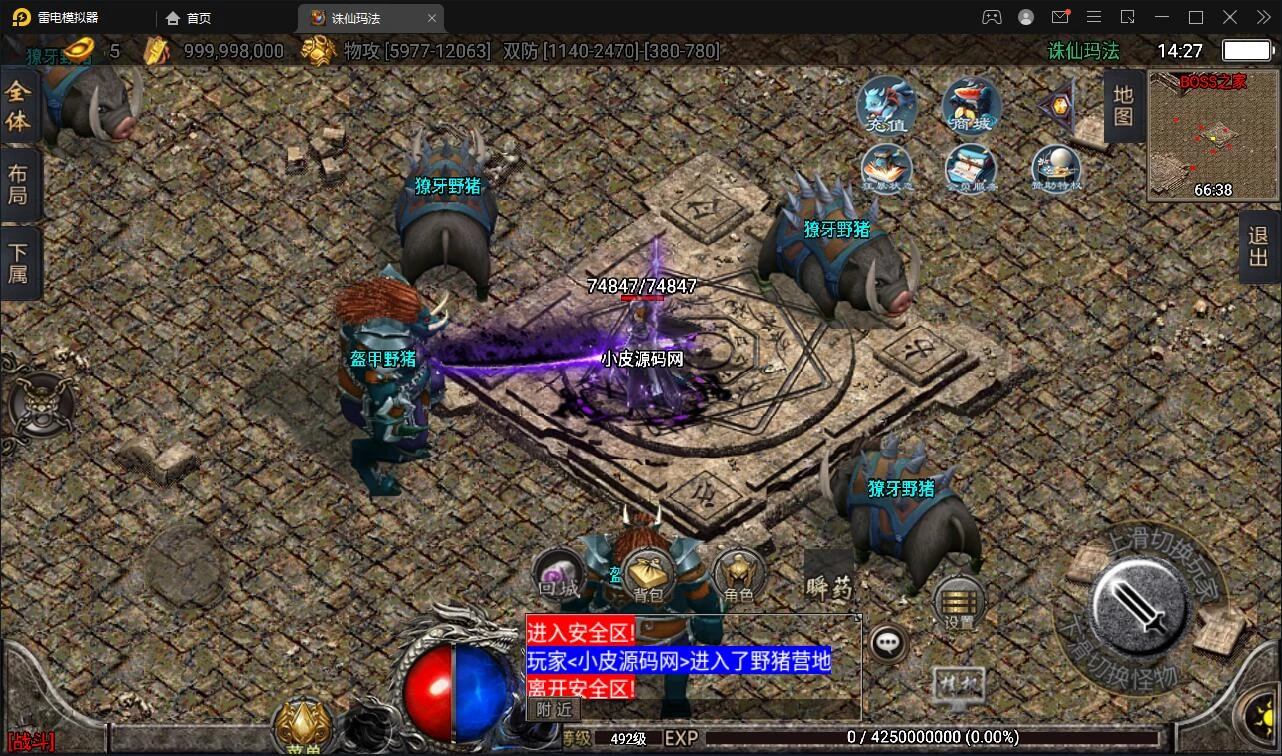Tap the sword attack button

coord(1139,598)
